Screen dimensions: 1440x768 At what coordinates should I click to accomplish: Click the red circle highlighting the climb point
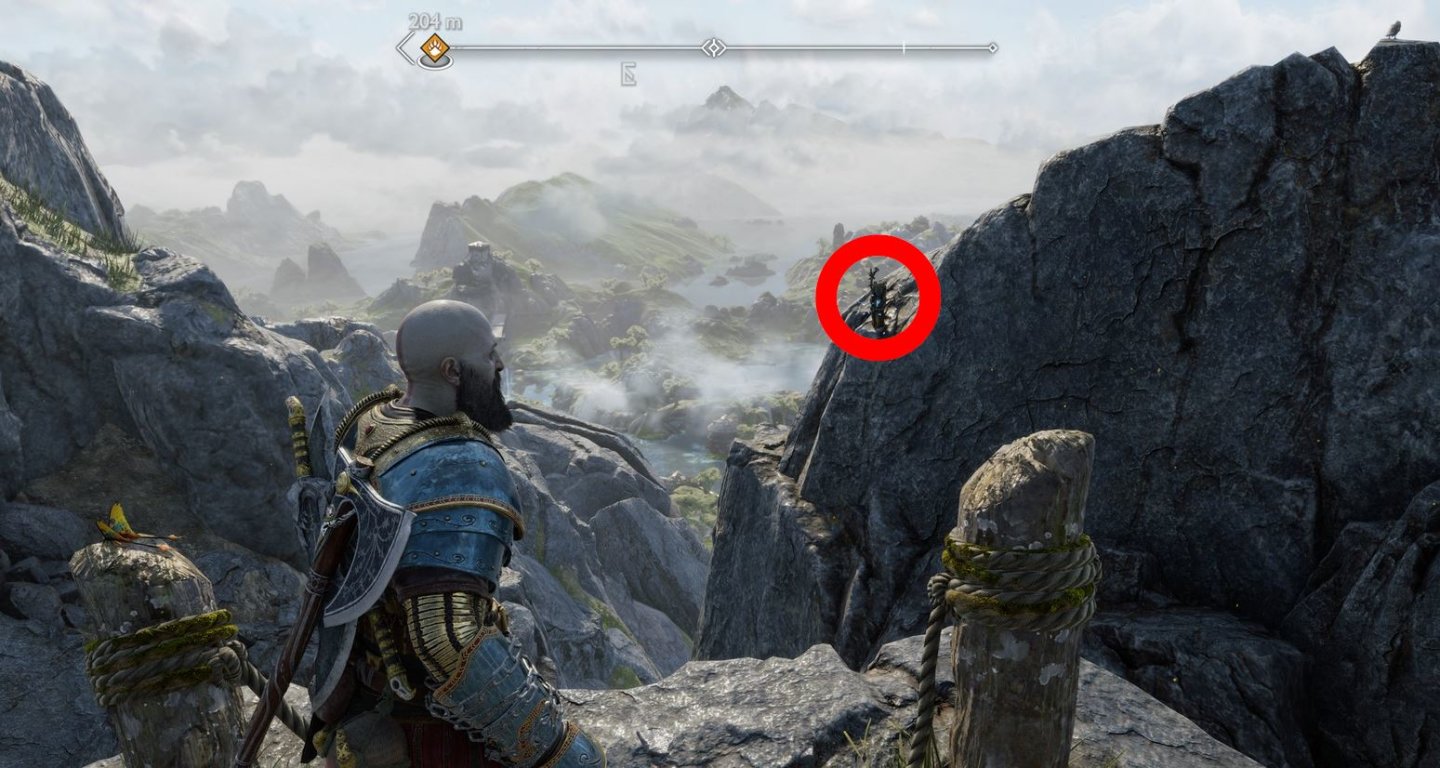tap(874, 299)
